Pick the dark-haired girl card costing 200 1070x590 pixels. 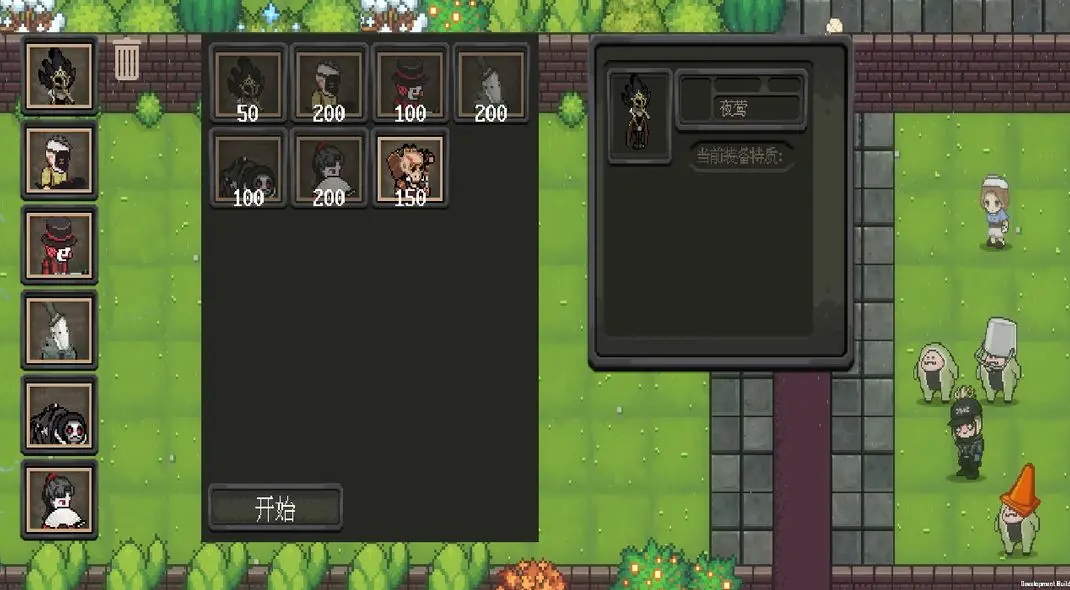(329, 167)
